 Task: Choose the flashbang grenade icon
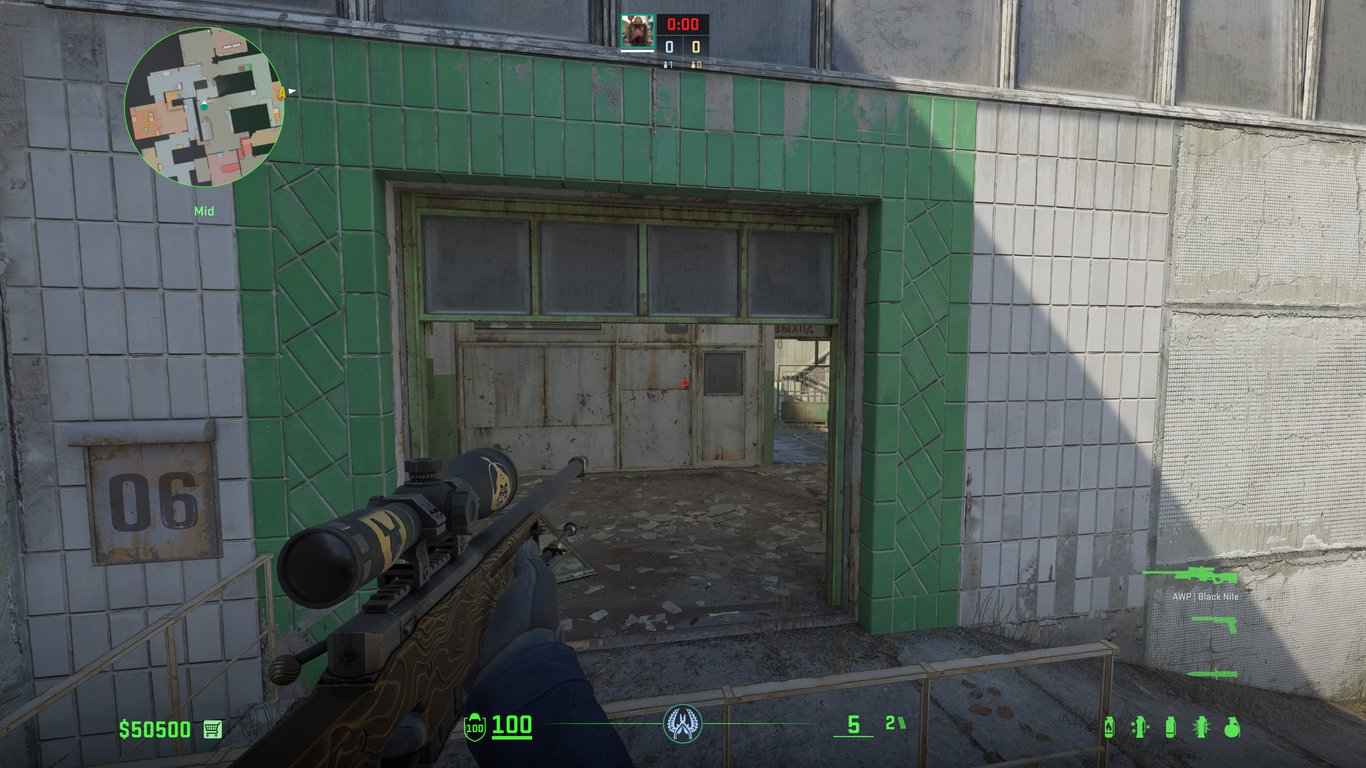pos(1202,727)
